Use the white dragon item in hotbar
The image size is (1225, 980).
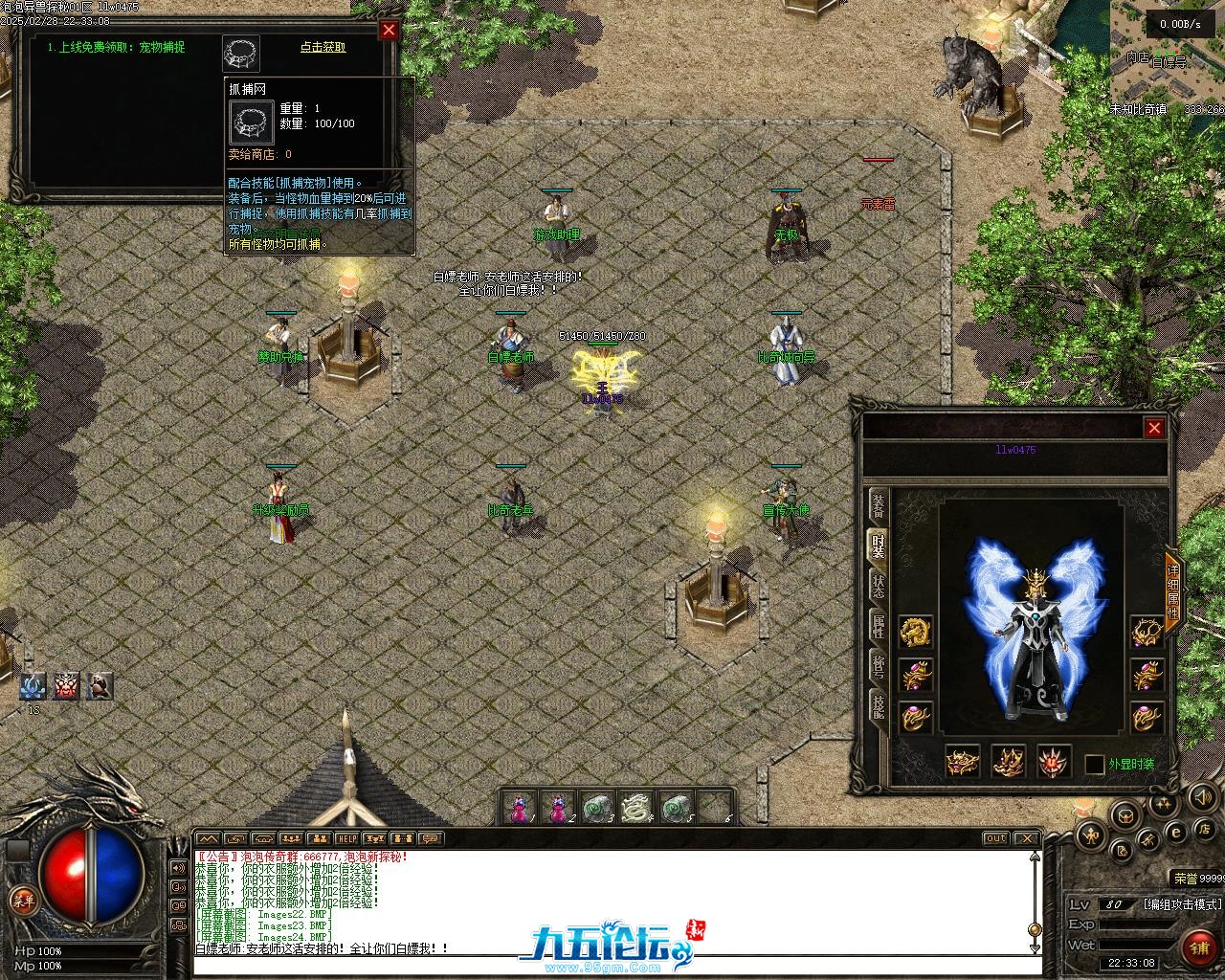[x=635, y=809]
